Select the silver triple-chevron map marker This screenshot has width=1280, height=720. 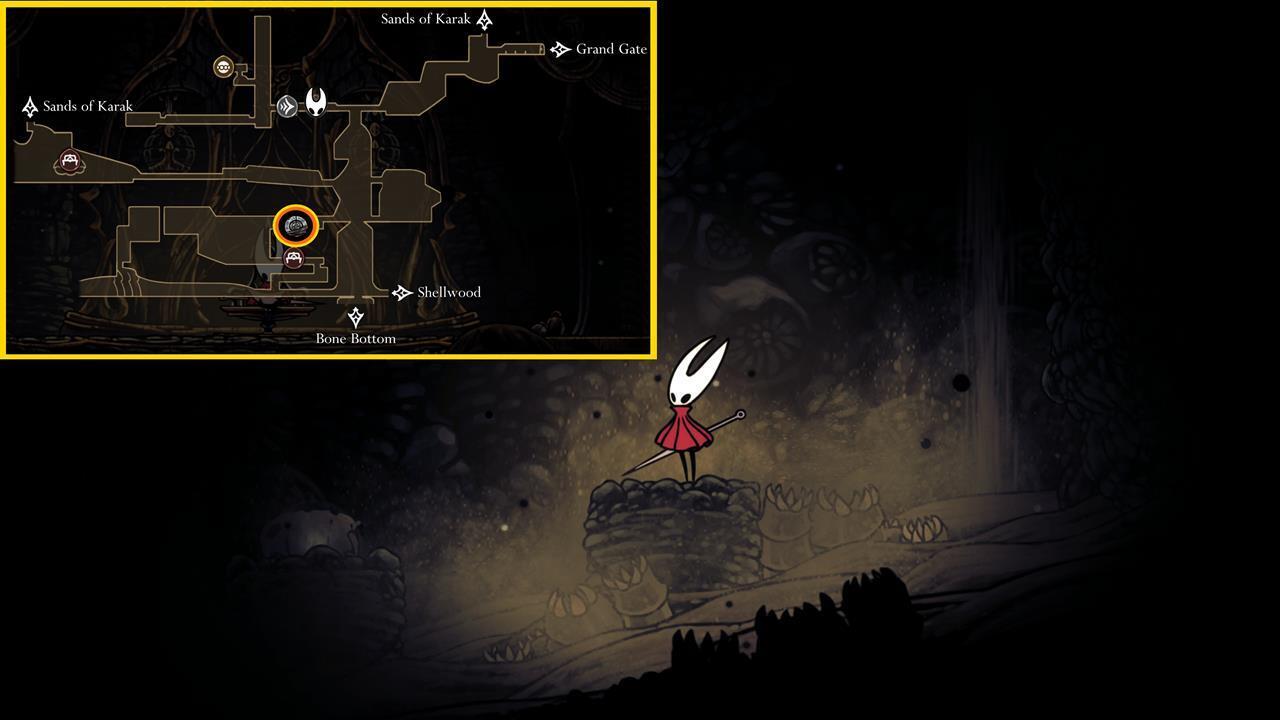click(287, 105)
